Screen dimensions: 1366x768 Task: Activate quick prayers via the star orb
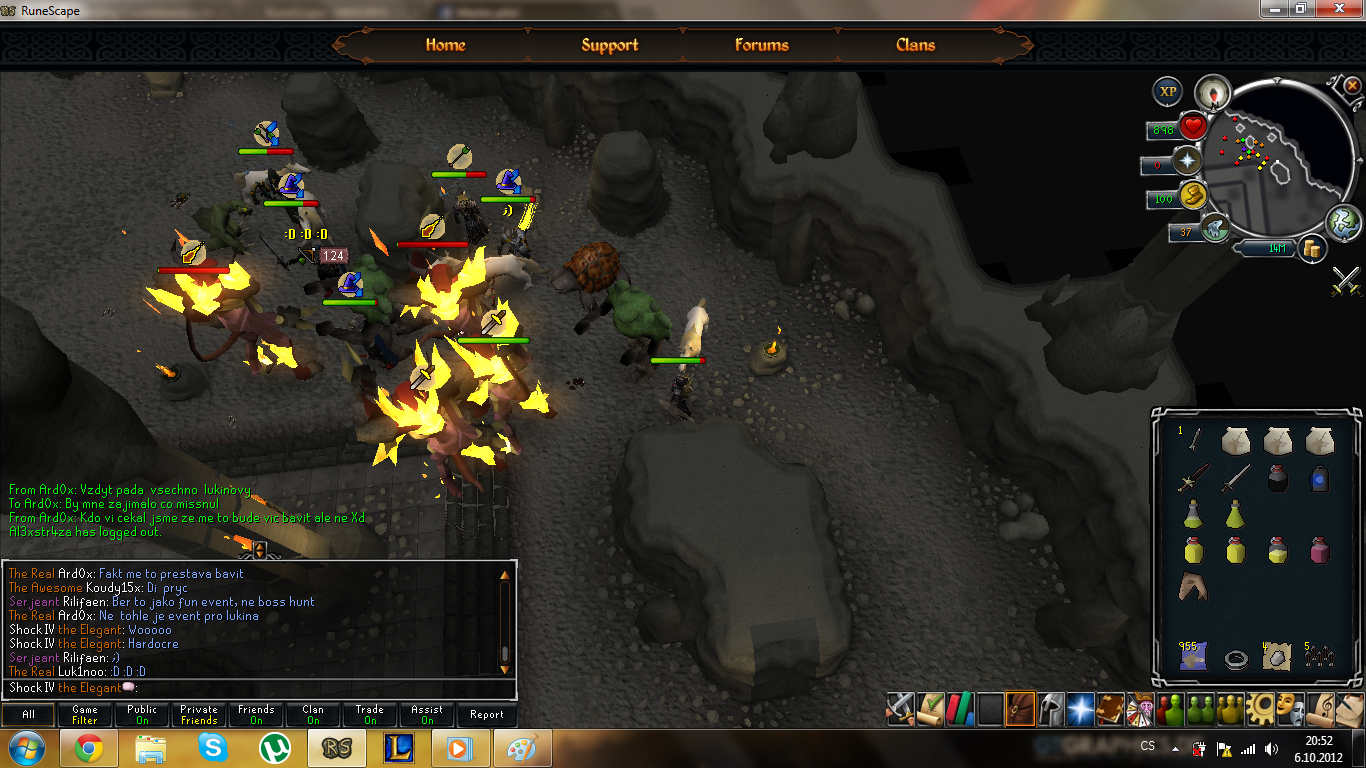click(x=1188, y=160)
